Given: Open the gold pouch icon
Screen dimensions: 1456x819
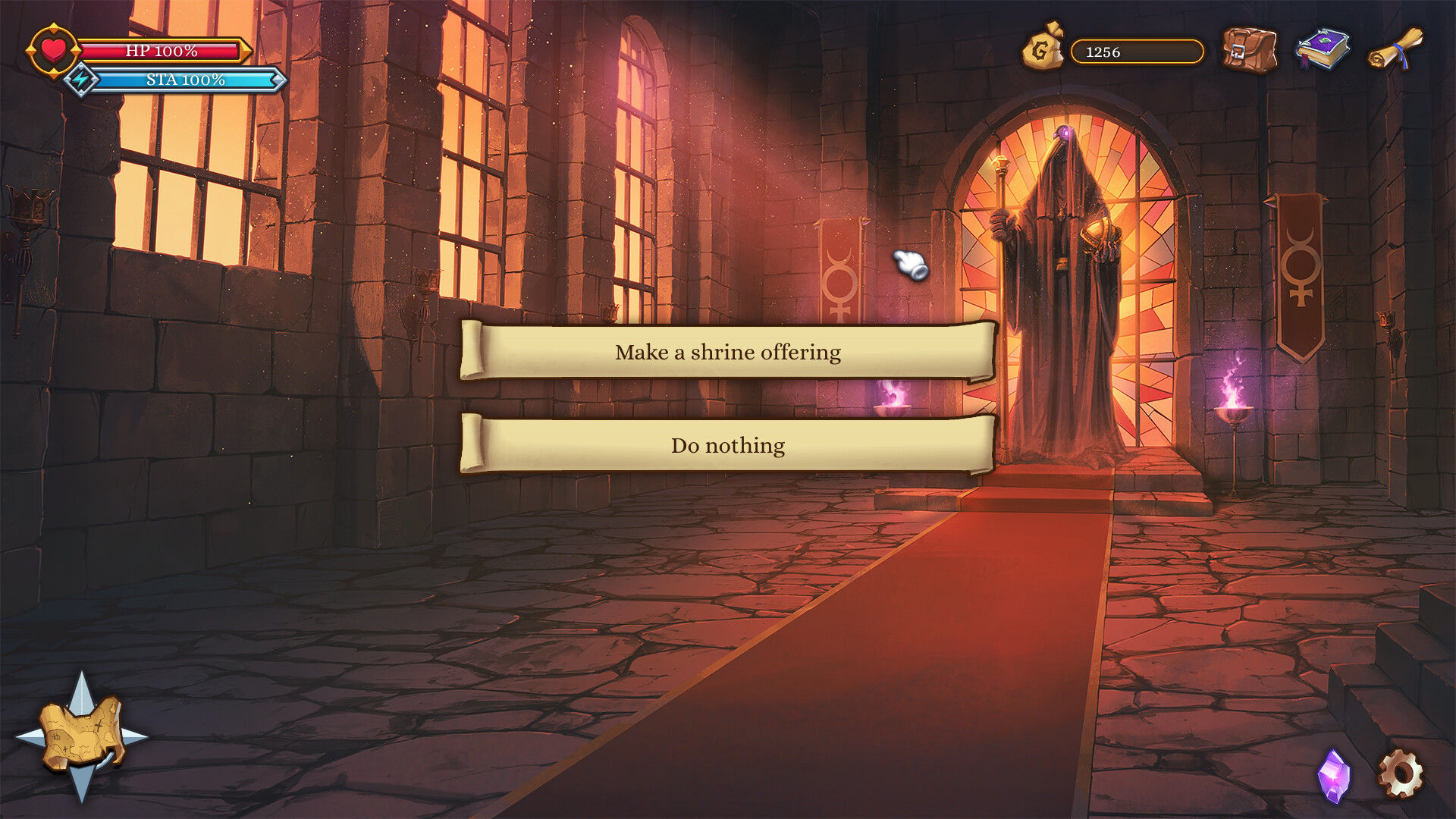Looking at the screenshot, I should [x=1044, y=49].
